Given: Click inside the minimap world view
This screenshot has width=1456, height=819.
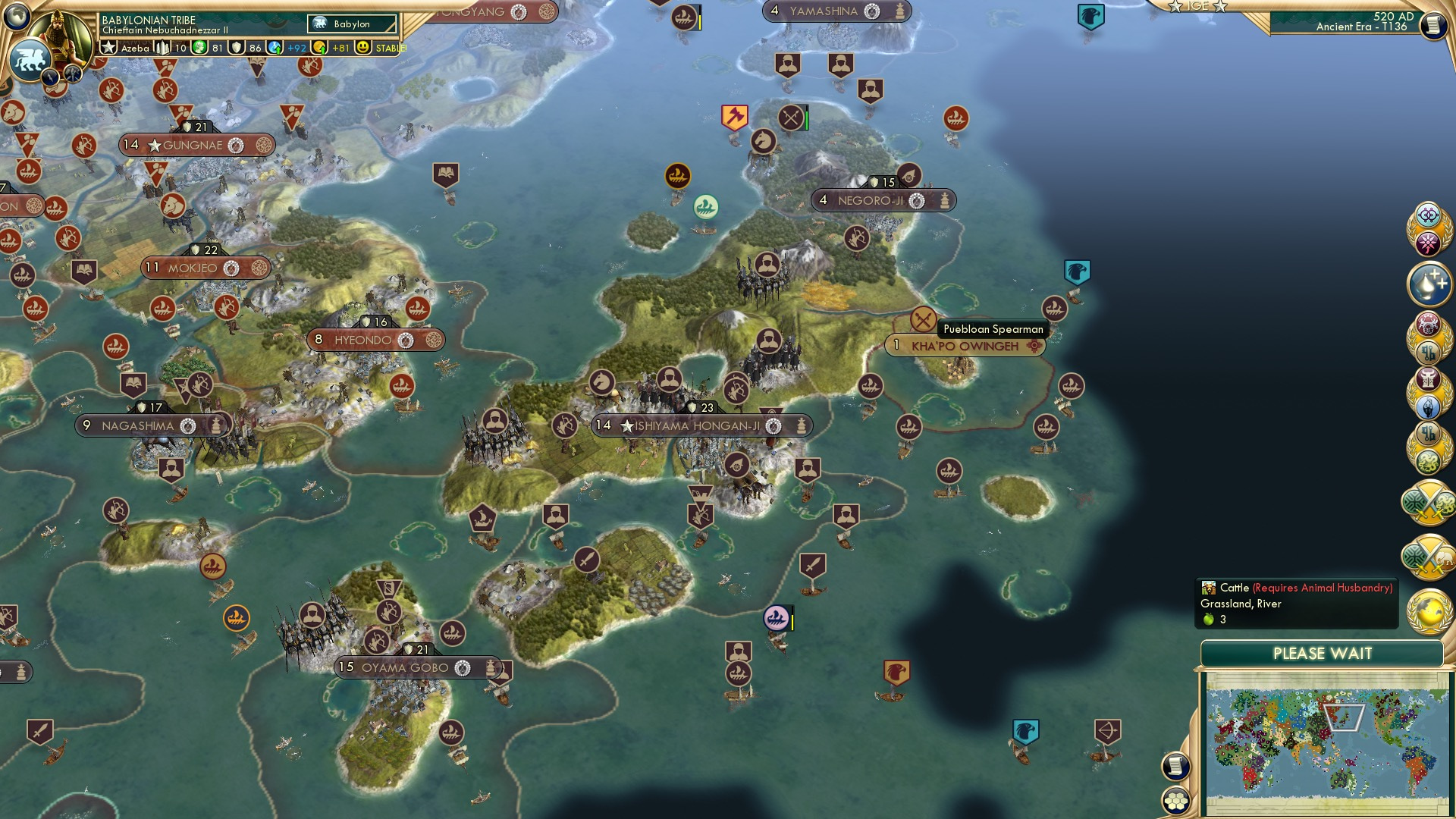Looking at the screenshot, I should (1323, 743).
